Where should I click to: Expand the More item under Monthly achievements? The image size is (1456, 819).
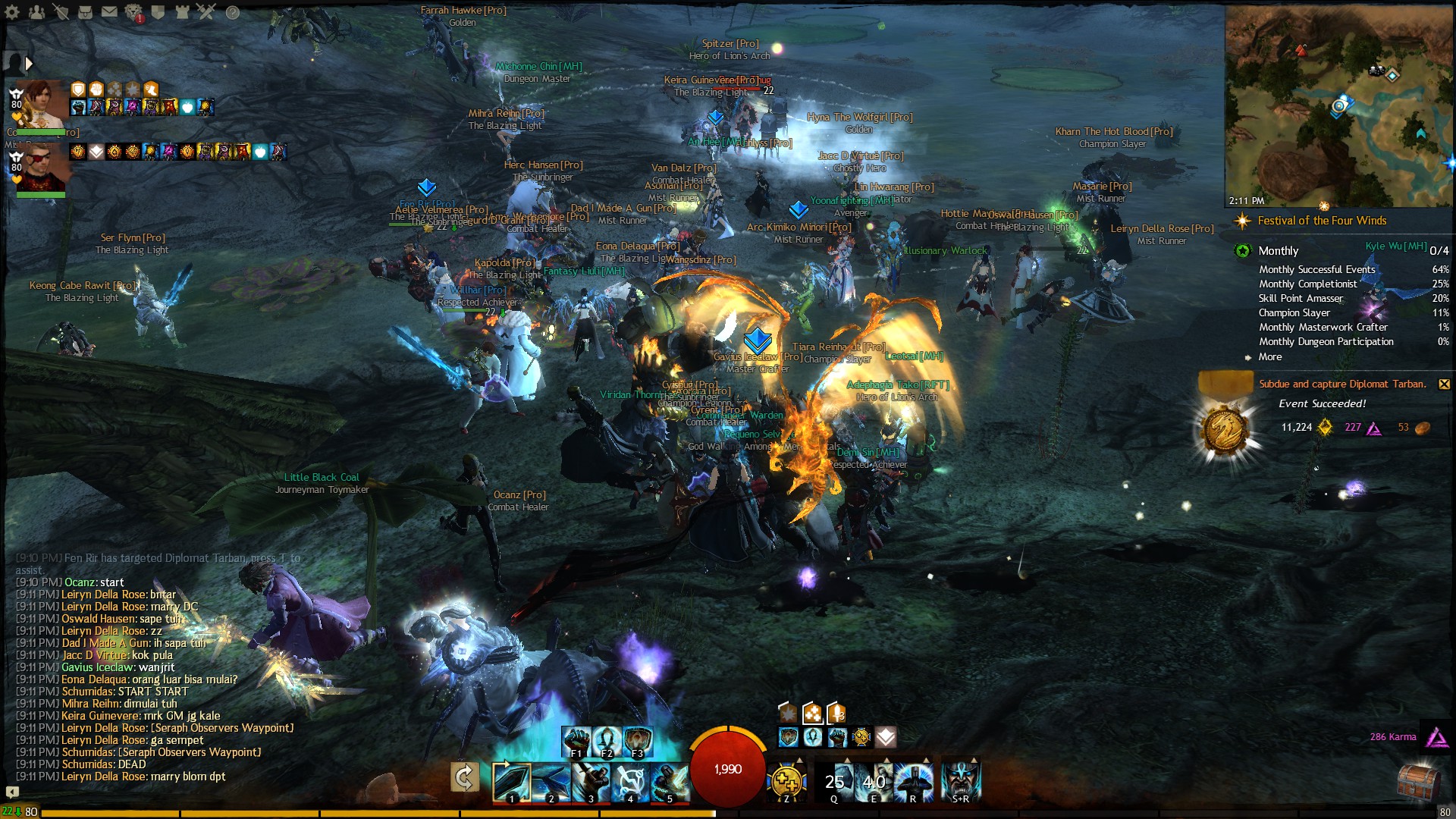(x=1269, y=356)
